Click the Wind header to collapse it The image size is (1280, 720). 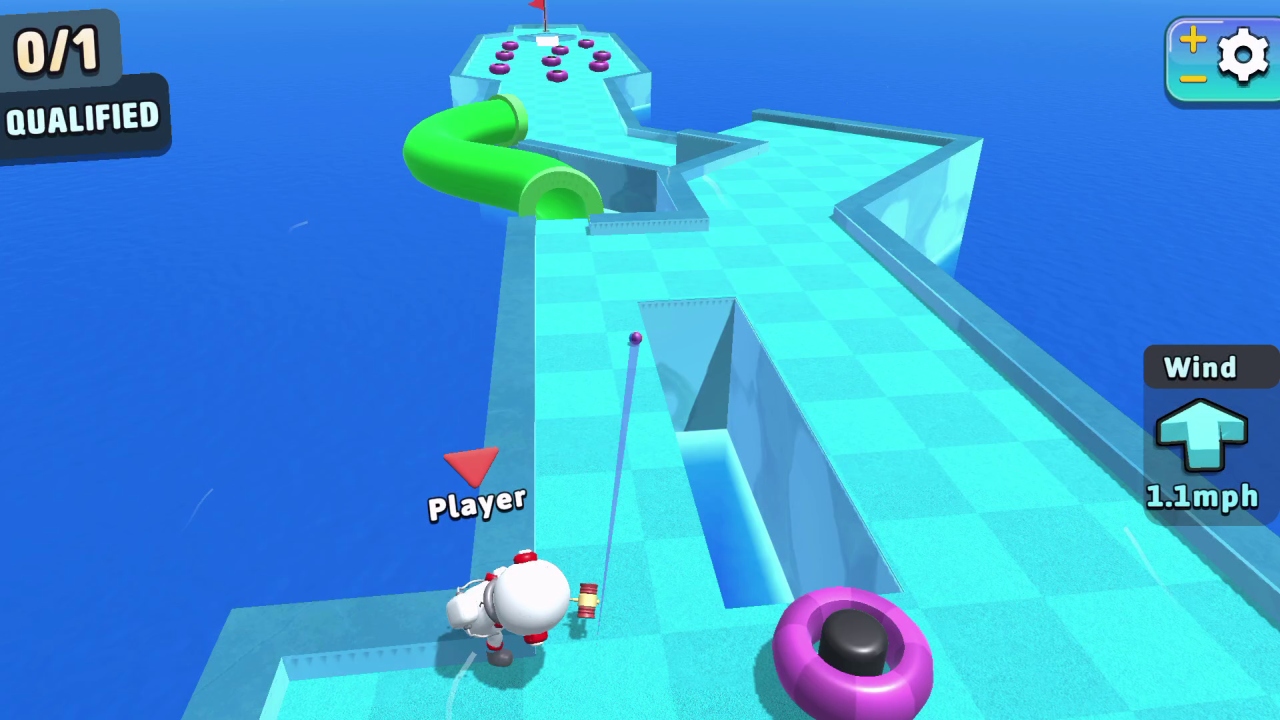(1199, 368)
